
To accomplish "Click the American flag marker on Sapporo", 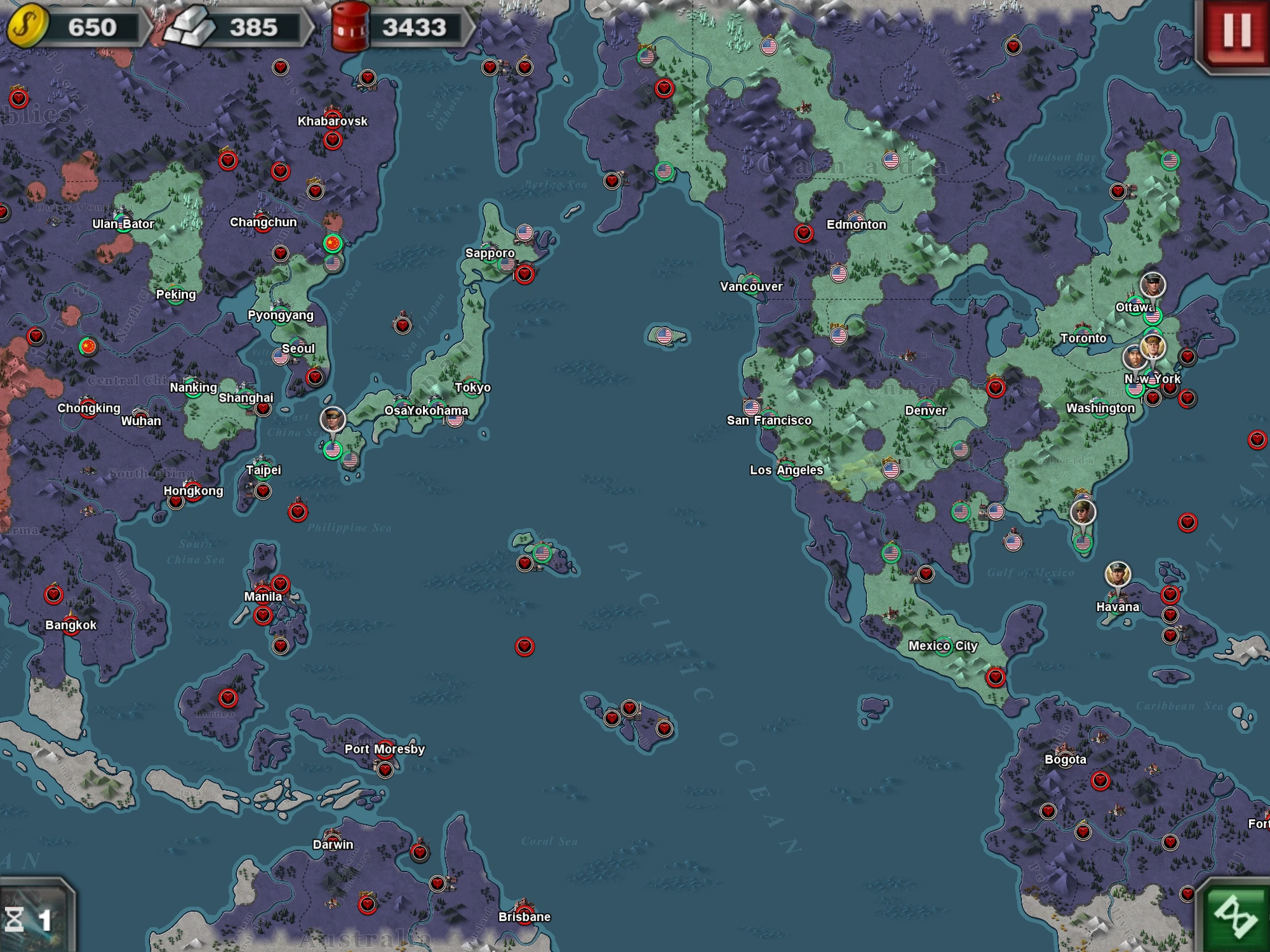I will point(525,231).
